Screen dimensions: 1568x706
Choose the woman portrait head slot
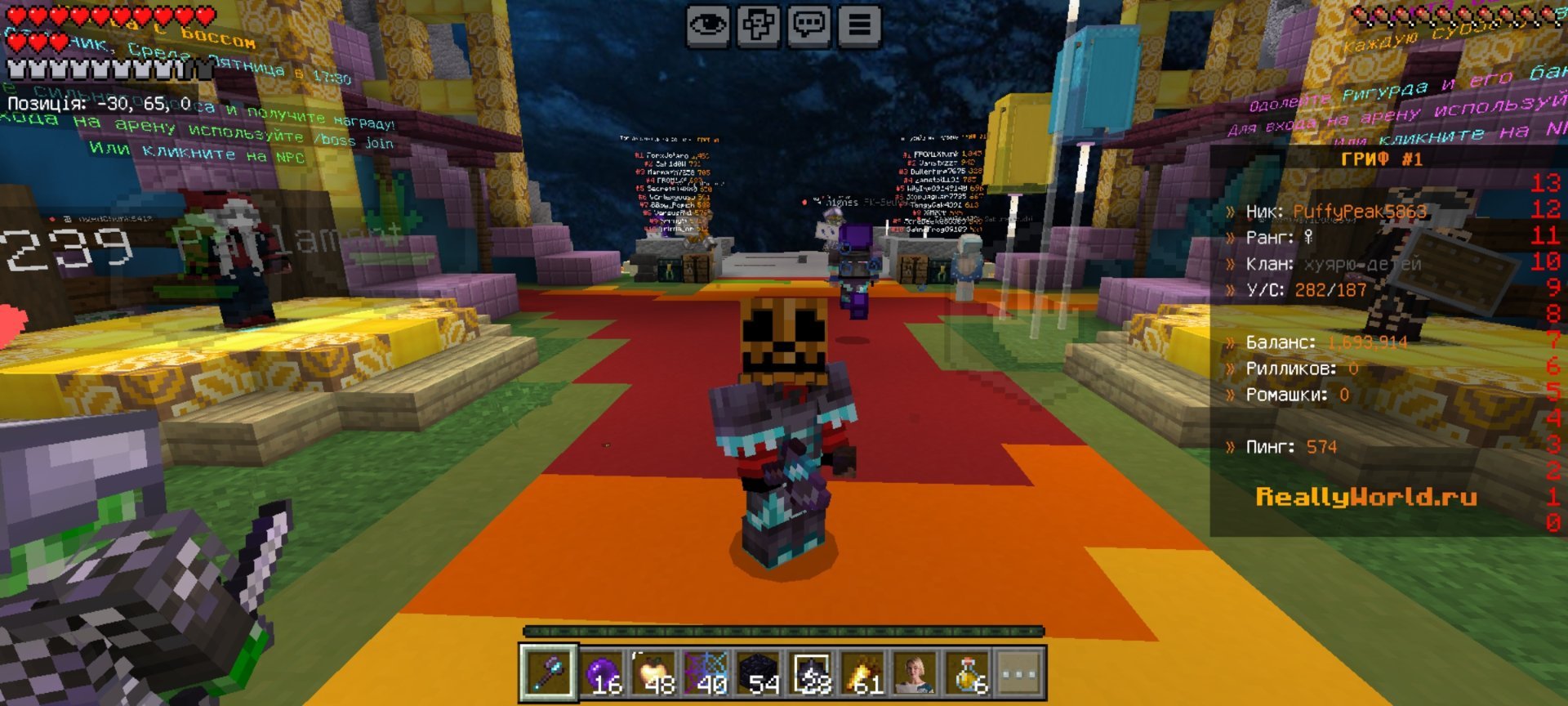coord(916,674)
